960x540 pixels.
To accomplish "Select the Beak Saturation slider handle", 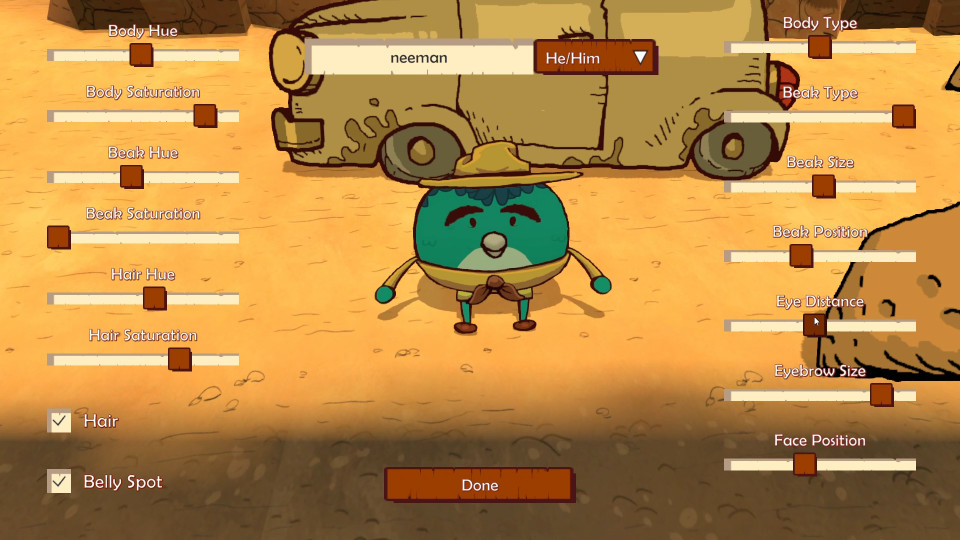I will [58, 238].
